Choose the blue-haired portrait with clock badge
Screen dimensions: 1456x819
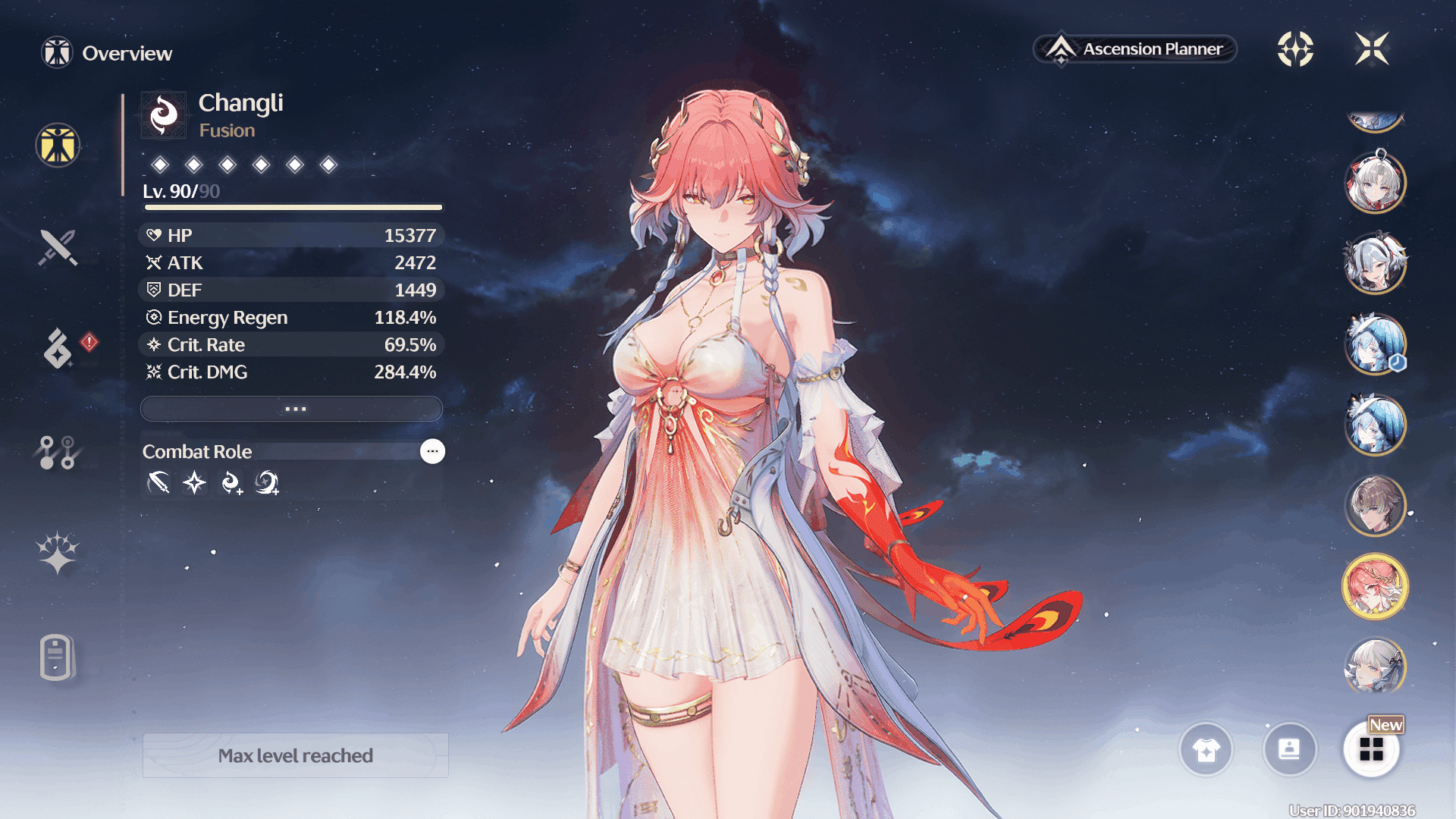pos(1375,344)
